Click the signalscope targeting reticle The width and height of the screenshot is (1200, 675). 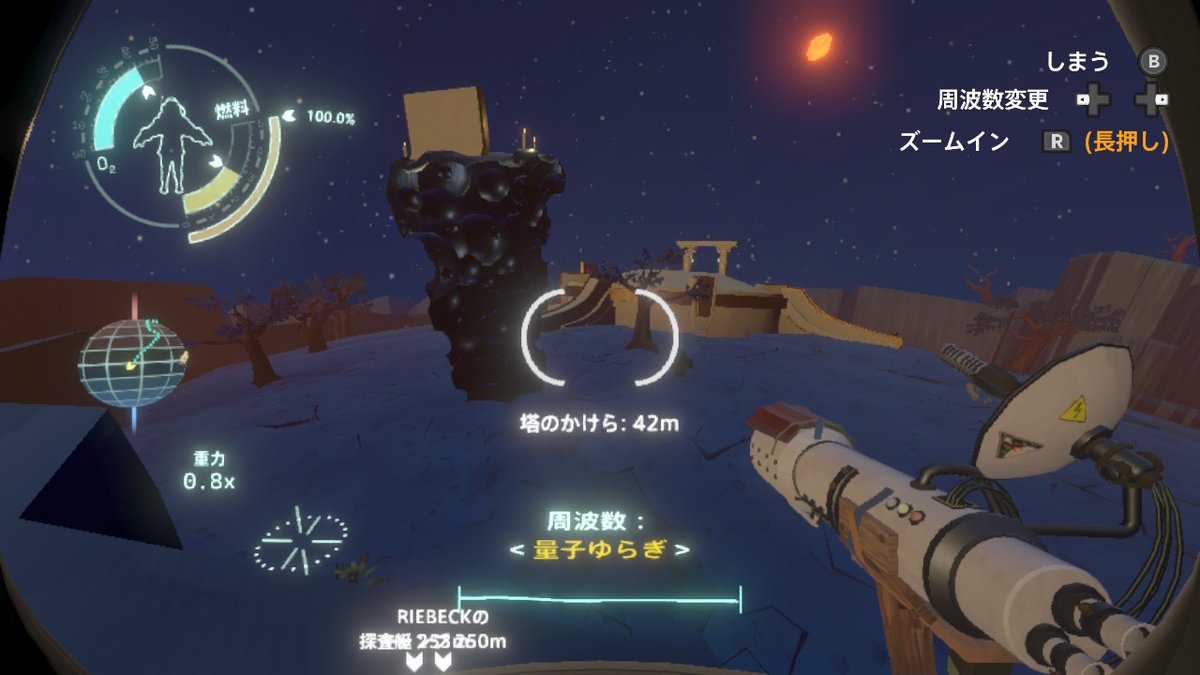point(600,337)
